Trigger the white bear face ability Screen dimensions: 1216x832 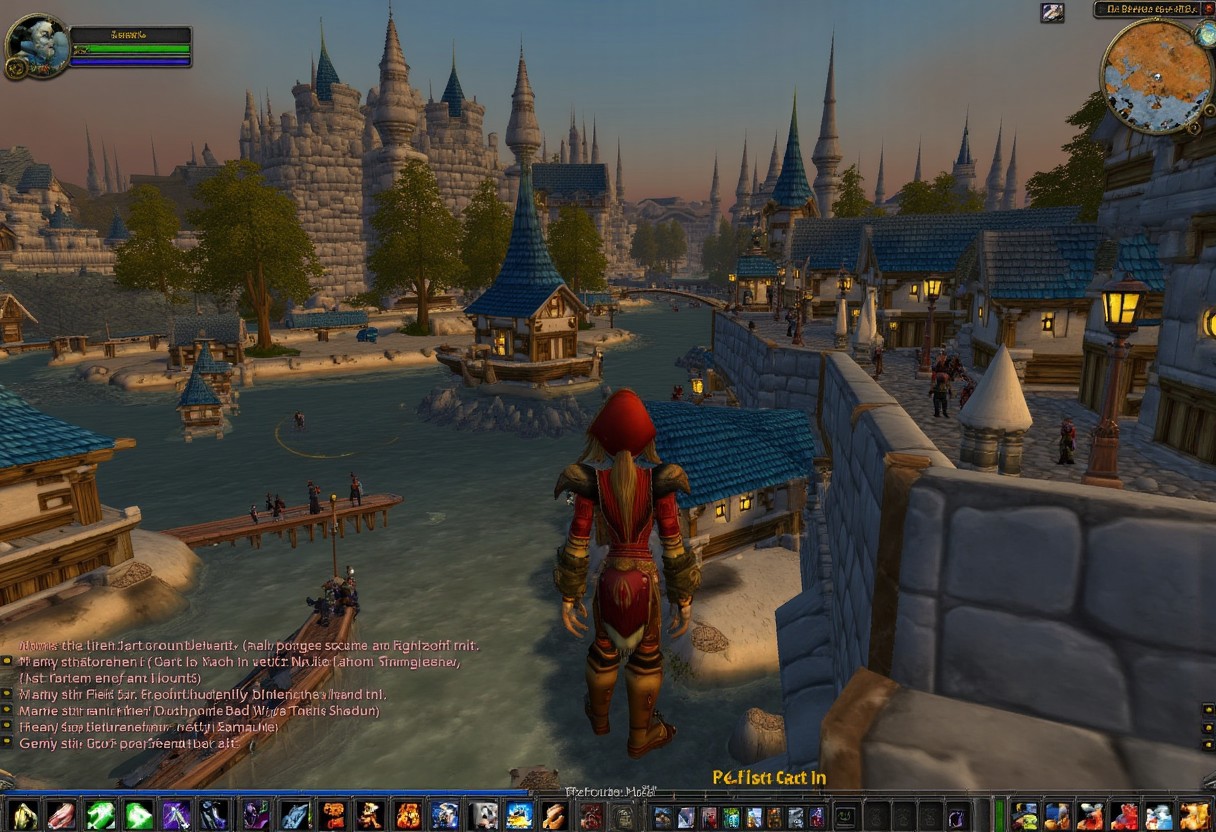point(484,815)
